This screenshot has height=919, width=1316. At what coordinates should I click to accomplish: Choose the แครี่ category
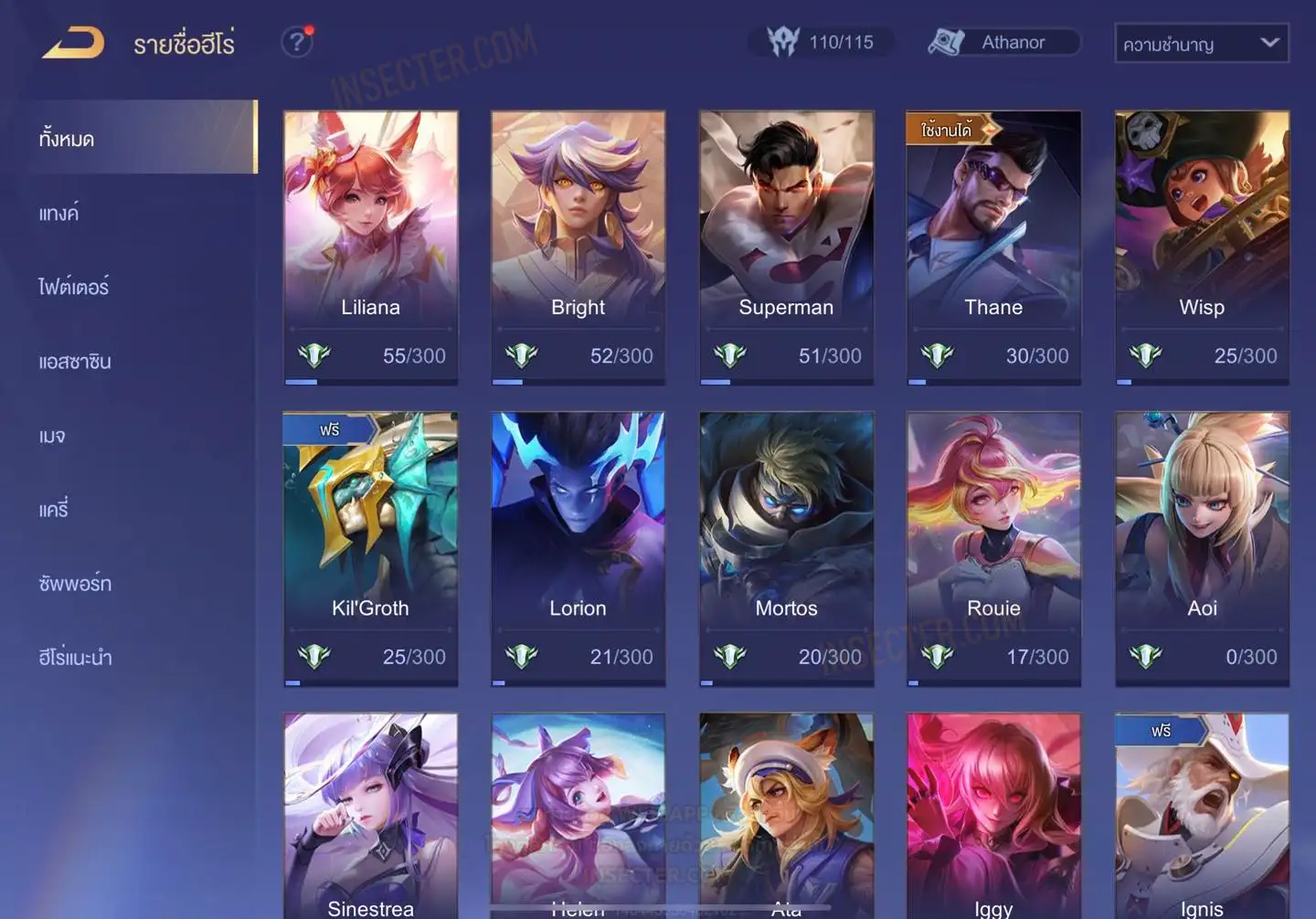54,509
